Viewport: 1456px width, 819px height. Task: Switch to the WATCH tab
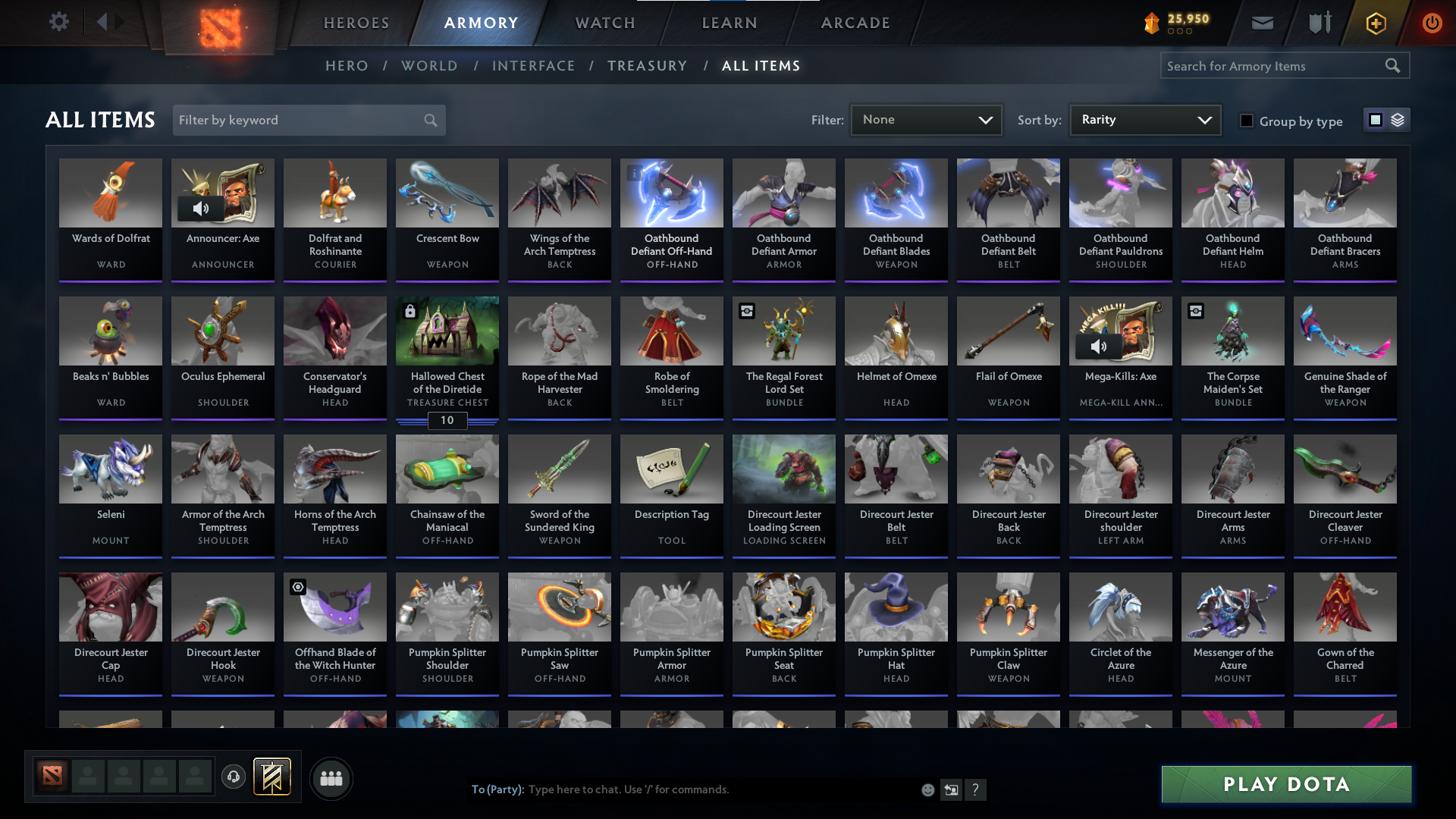click(x=604, y=23)
